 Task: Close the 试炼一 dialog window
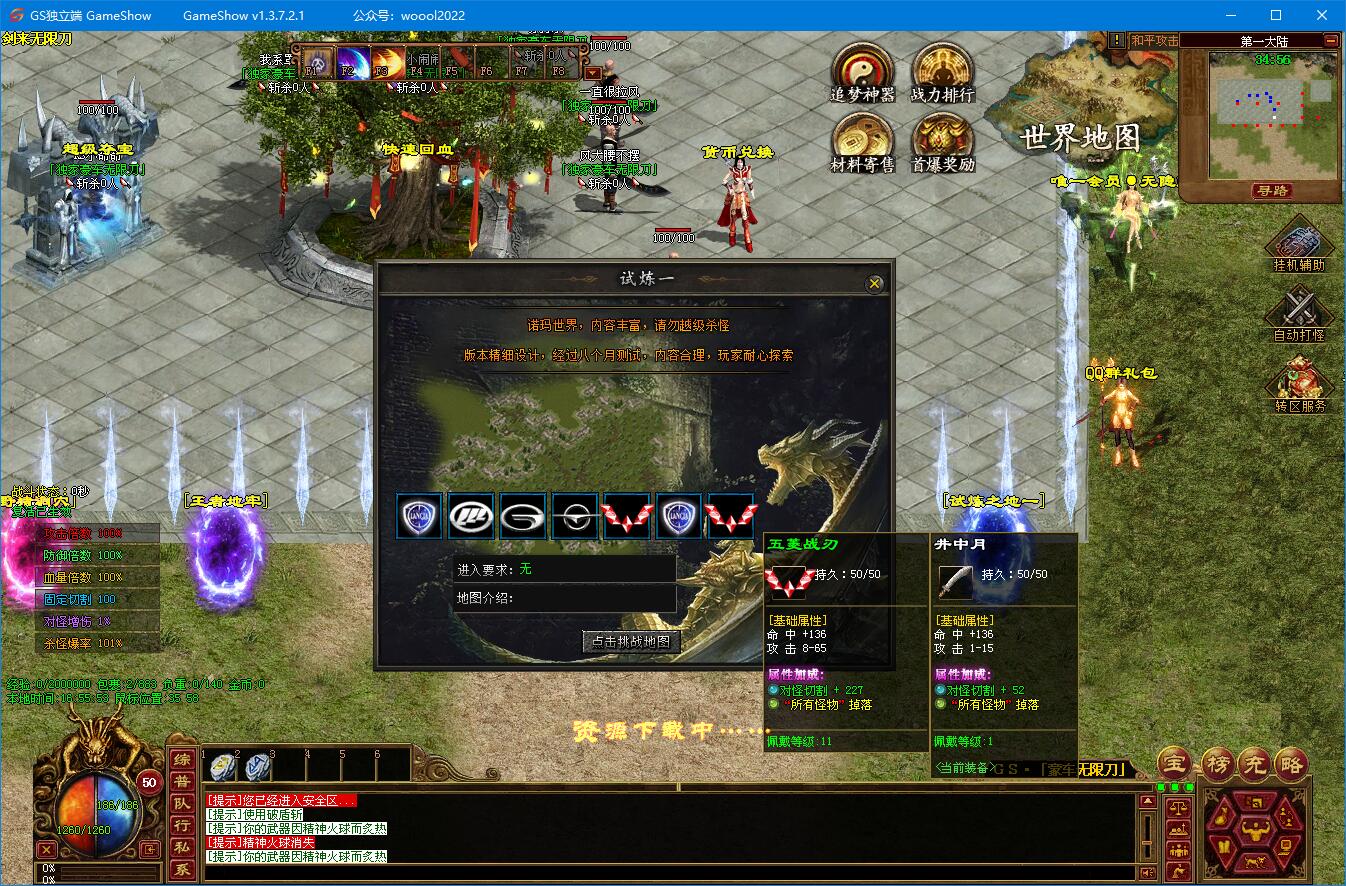click(x=875, y=284)
